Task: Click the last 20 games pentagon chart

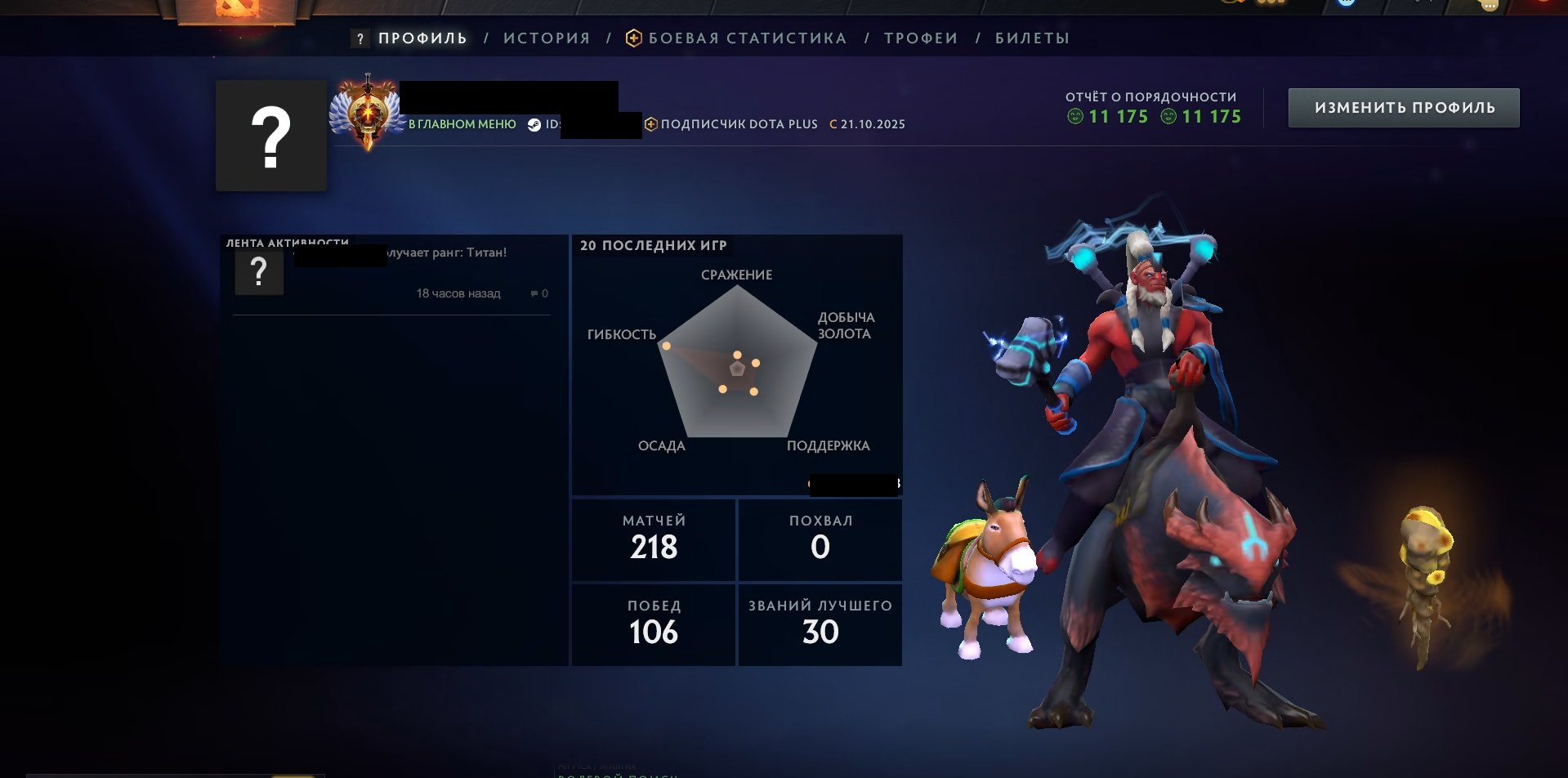Action: [737, 364]
